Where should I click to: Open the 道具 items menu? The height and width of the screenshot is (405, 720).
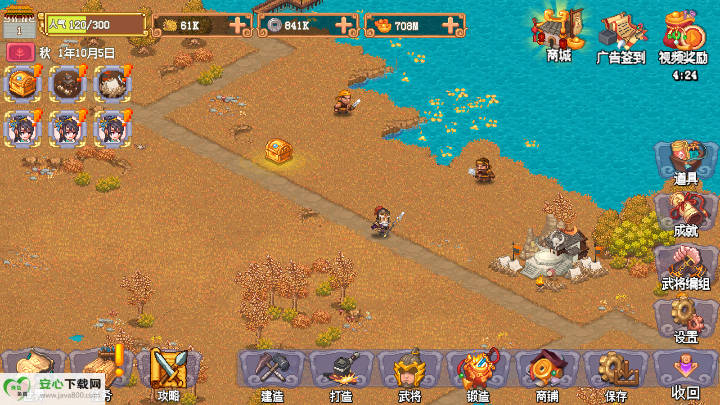coord(686,162)
